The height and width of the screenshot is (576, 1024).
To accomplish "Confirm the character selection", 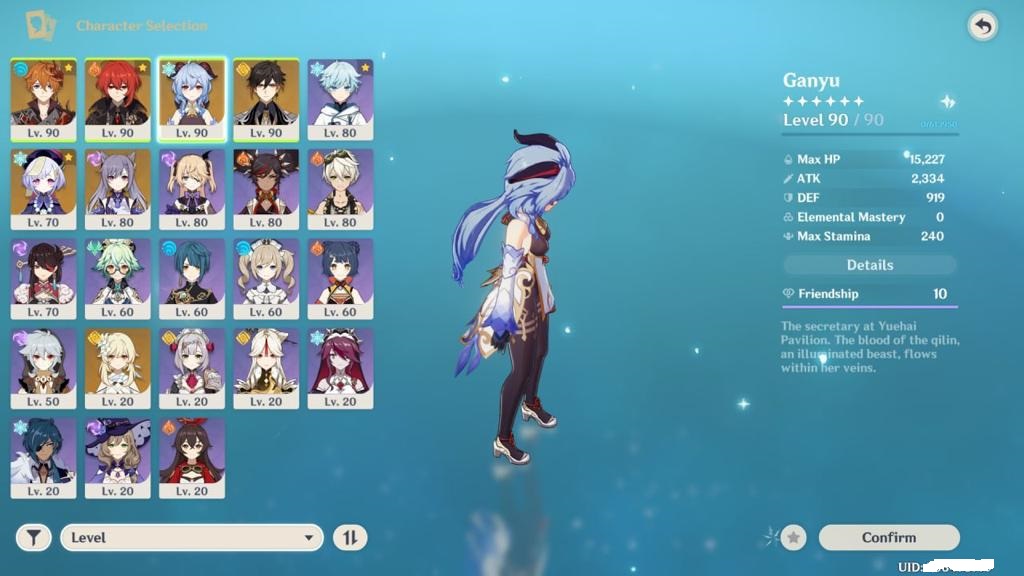I will click(888, 538).
